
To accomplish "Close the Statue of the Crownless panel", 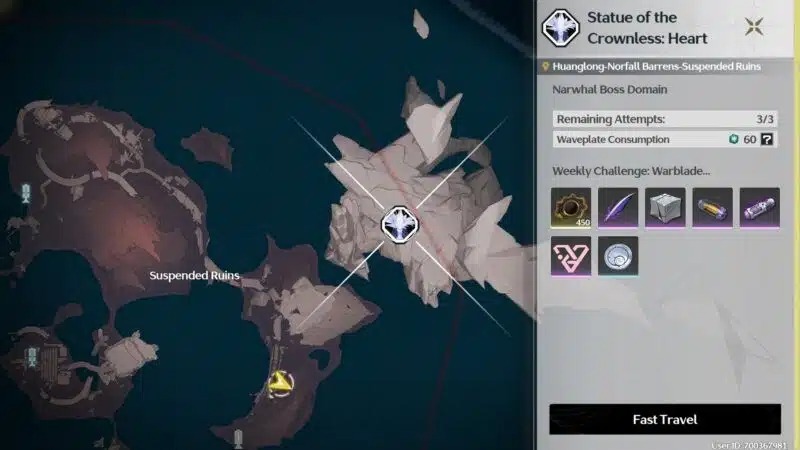I will [755, 26].
